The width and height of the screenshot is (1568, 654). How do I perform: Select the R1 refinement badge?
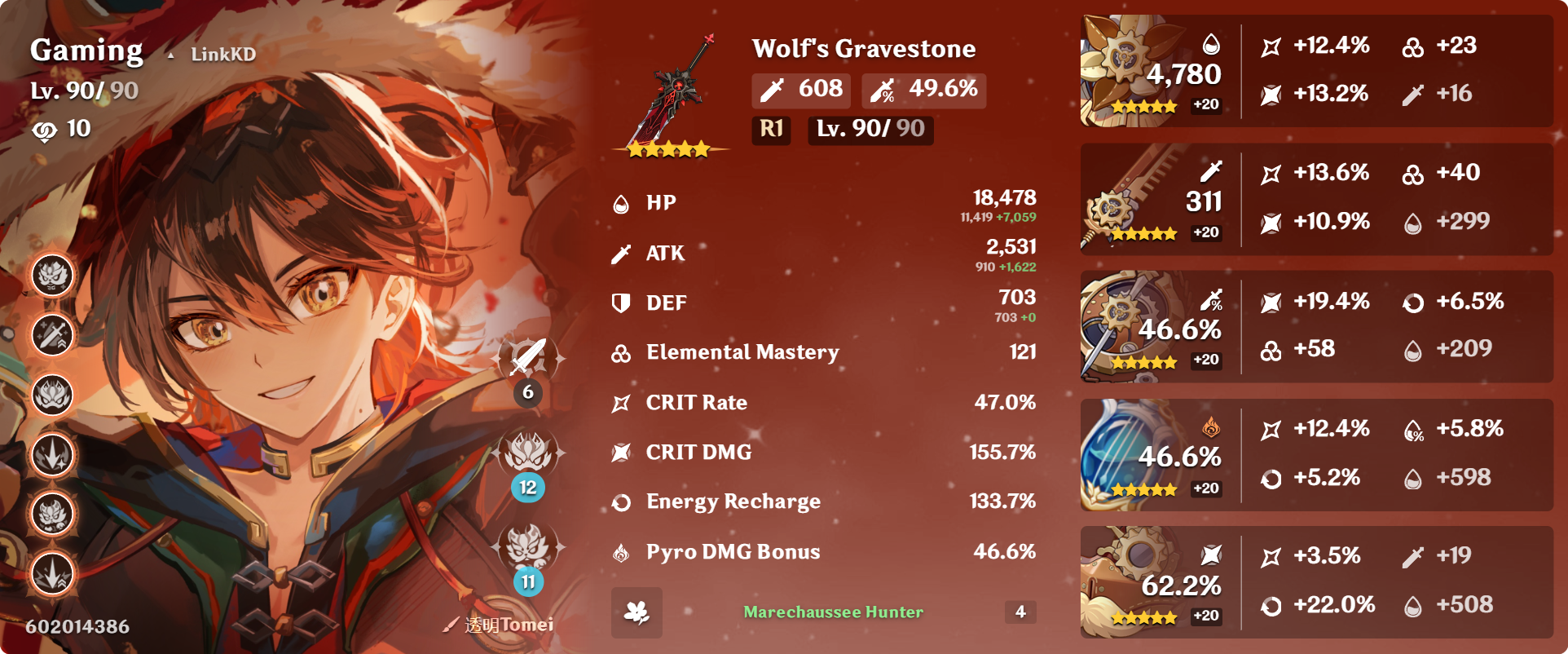pyautogui.click(x=769, y=129)
